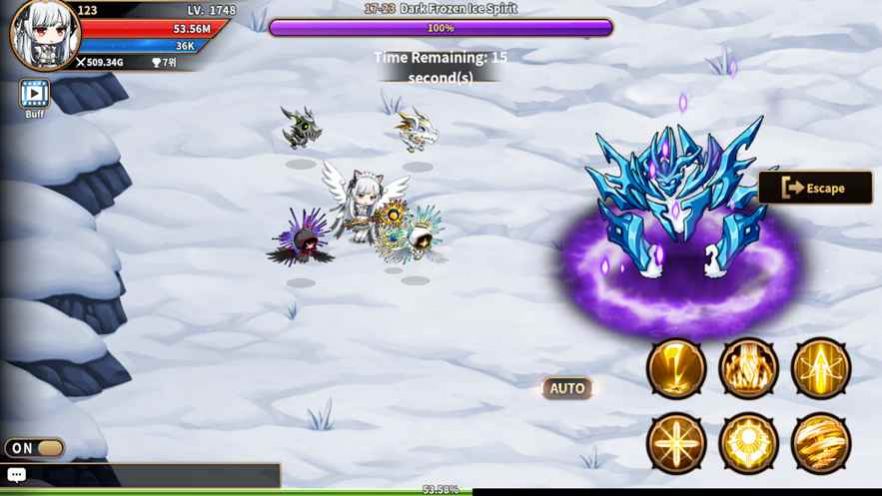Activate the lightning bolt skill
882x496 pixels.
coord(676,368)
